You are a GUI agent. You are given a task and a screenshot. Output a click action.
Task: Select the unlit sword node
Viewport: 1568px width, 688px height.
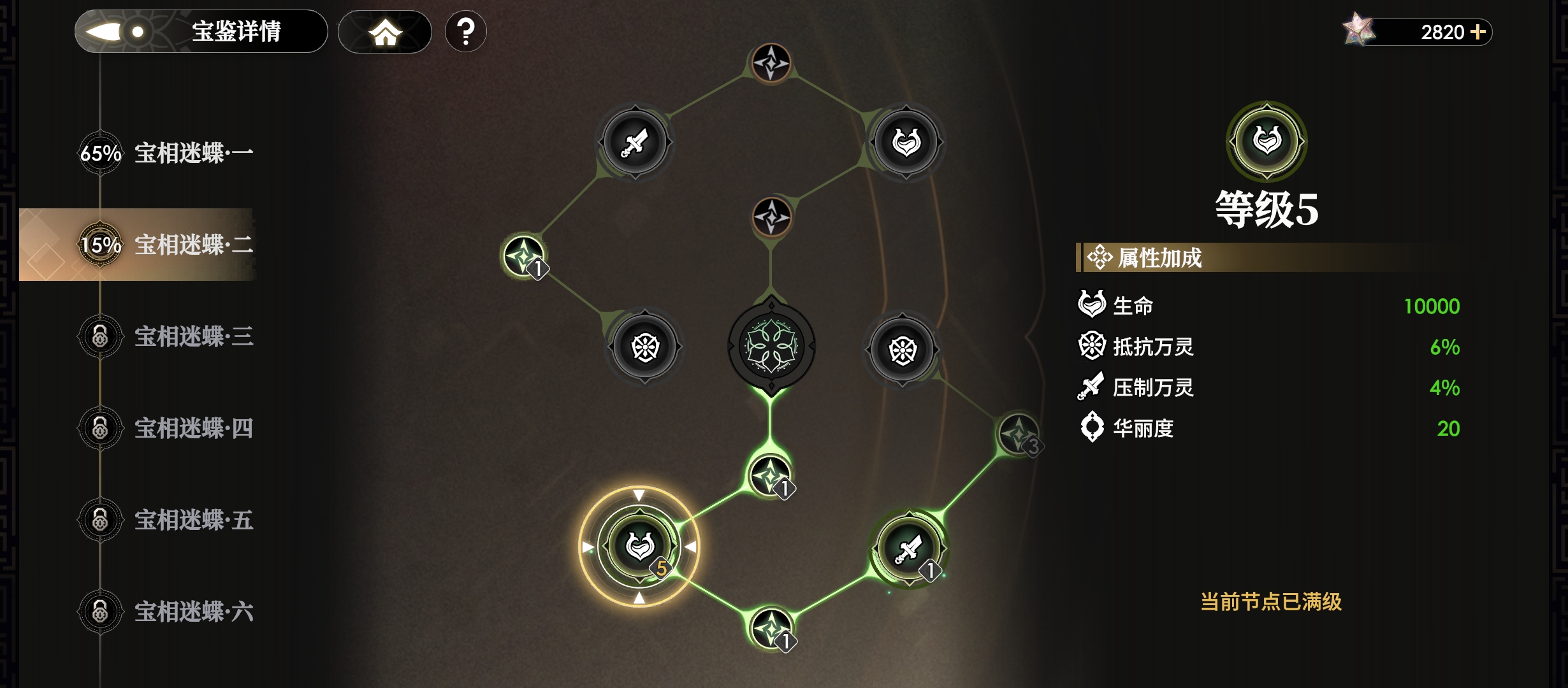635,143
